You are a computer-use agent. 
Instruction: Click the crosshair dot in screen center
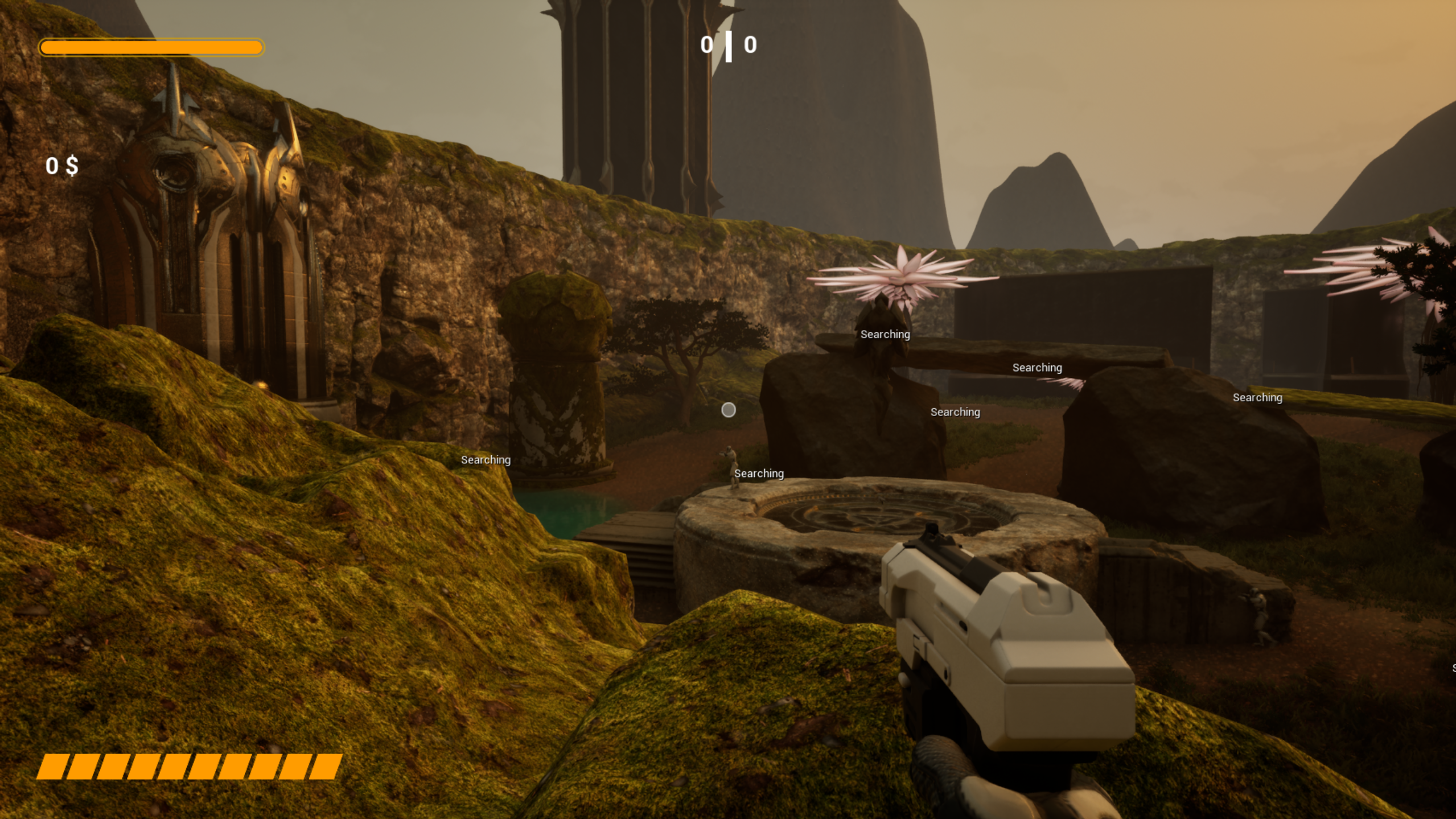coord(728,410)
